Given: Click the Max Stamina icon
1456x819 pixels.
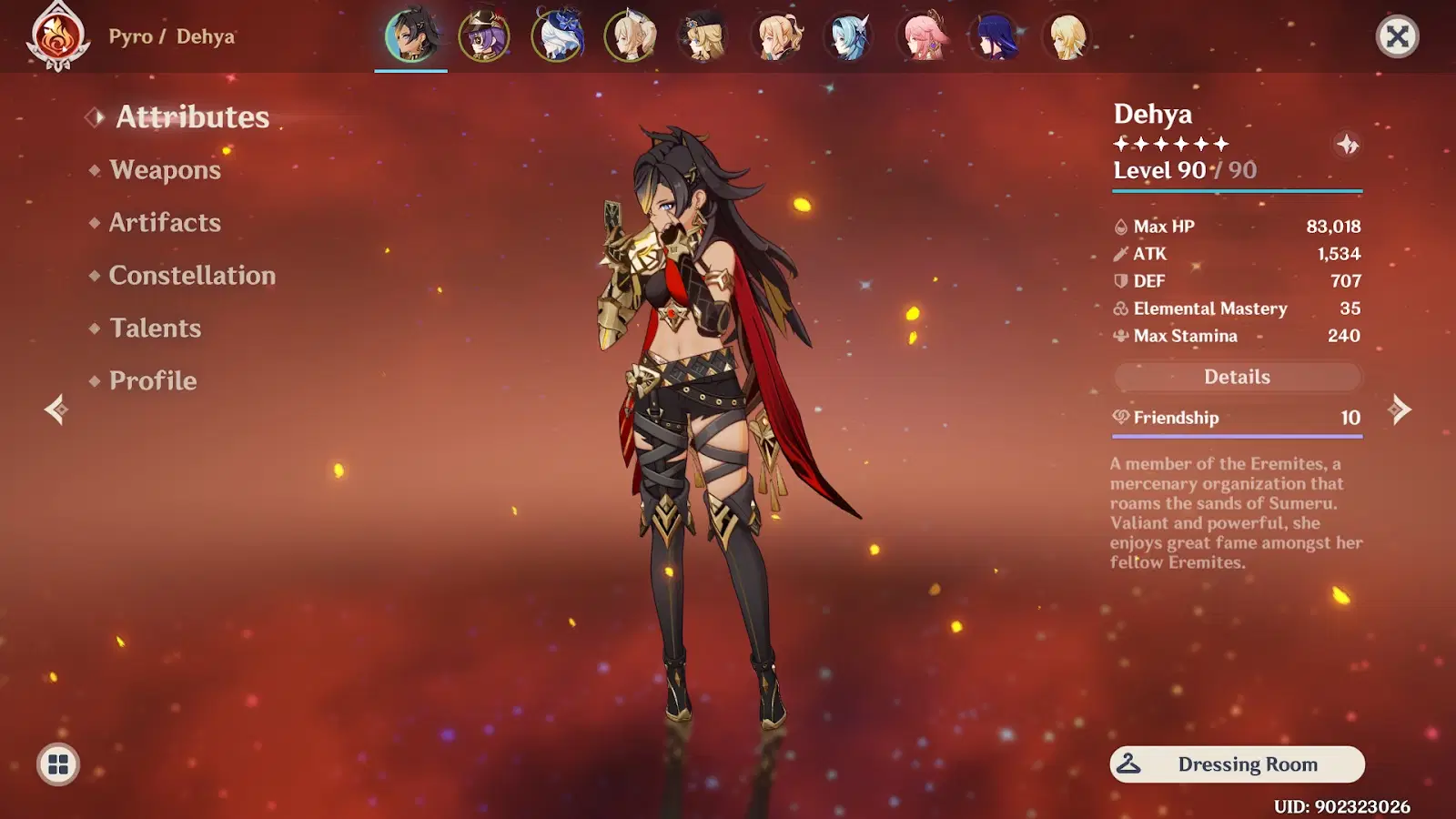Looking at the screenshot, I should coord(1119,336).
